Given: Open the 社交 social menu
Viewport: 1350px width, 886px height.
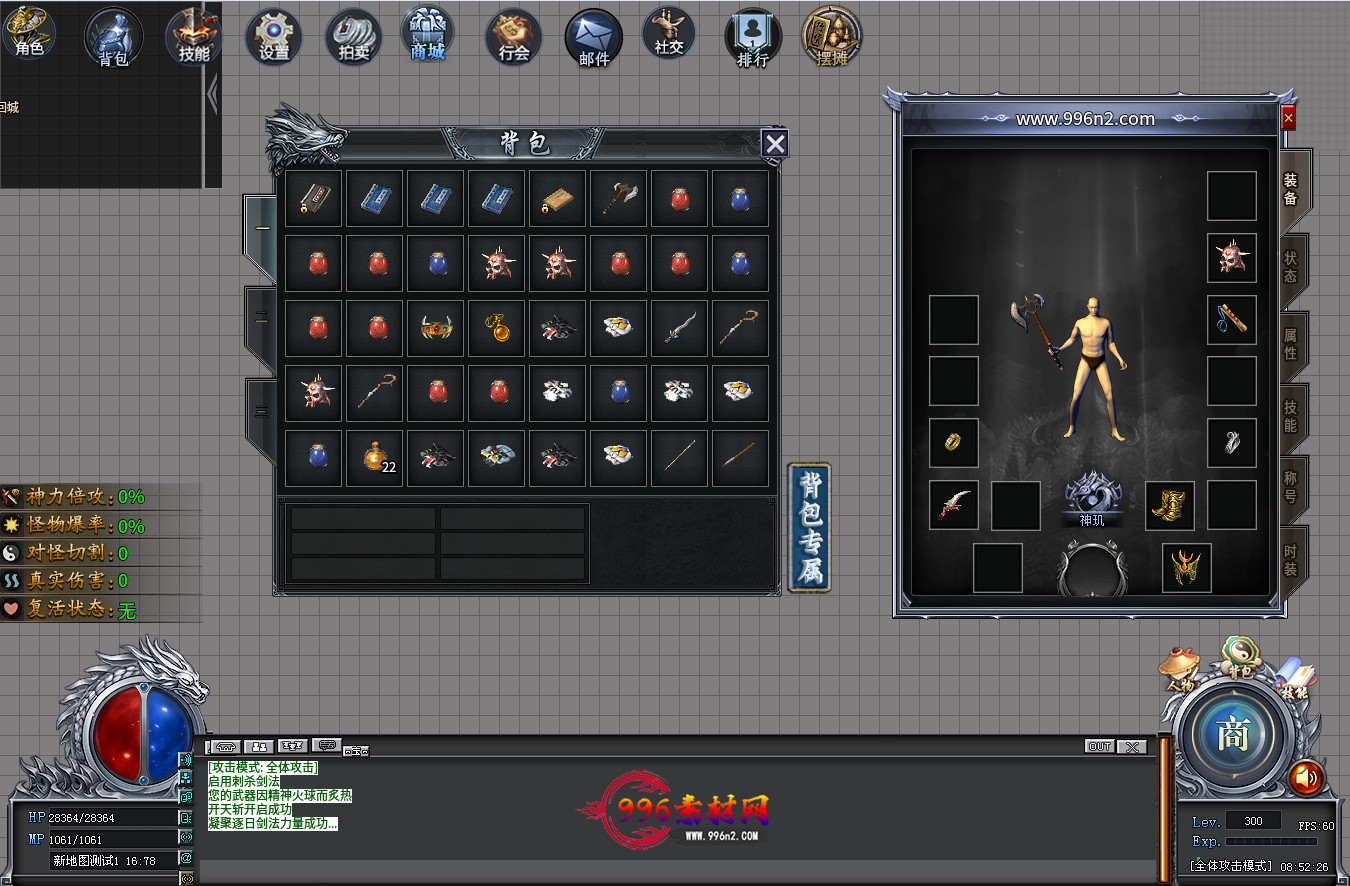Looking at the screenshot, I should point(669,33).
